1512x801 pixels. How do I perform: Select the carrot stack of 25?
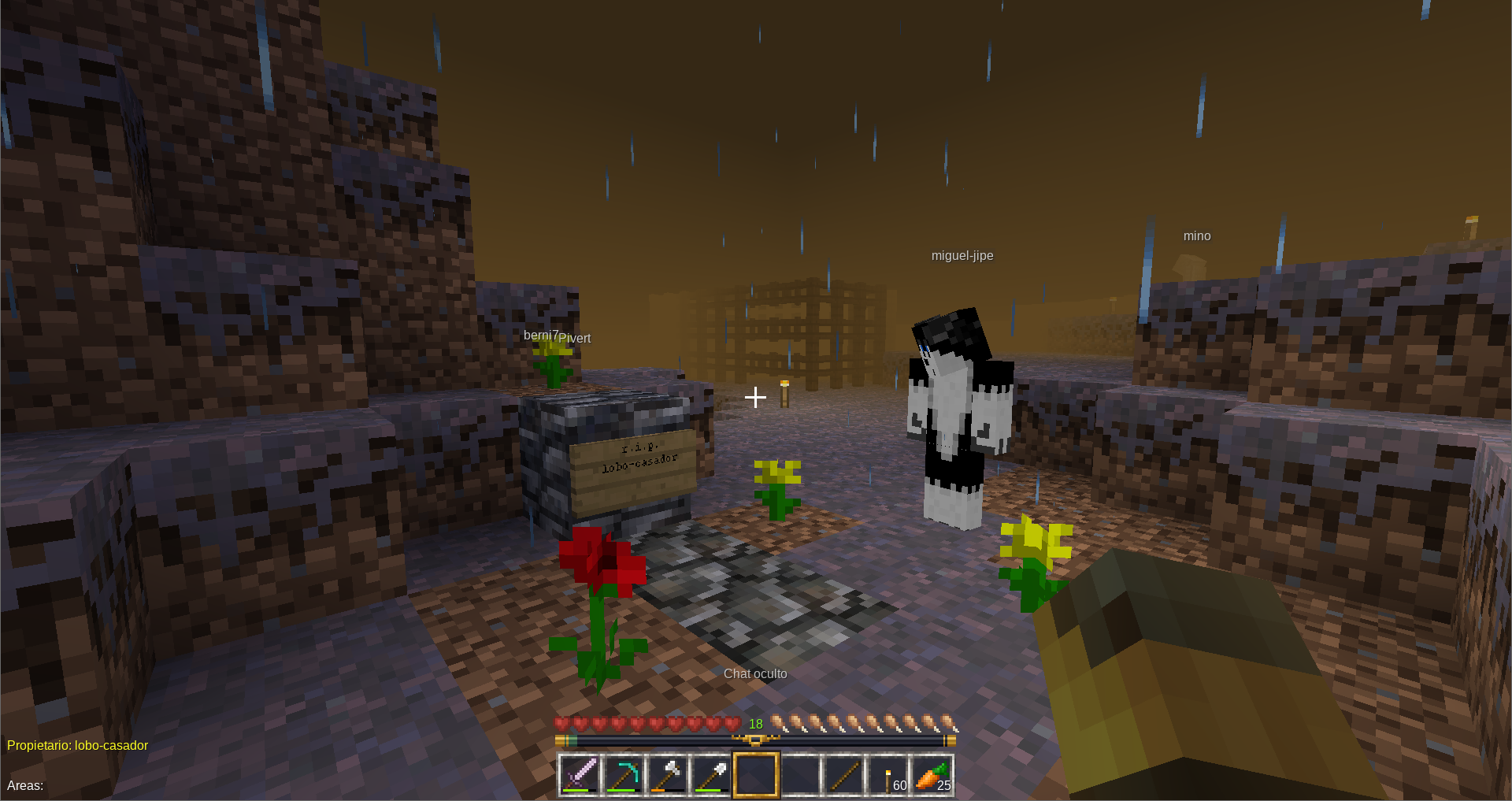point(932,774)
